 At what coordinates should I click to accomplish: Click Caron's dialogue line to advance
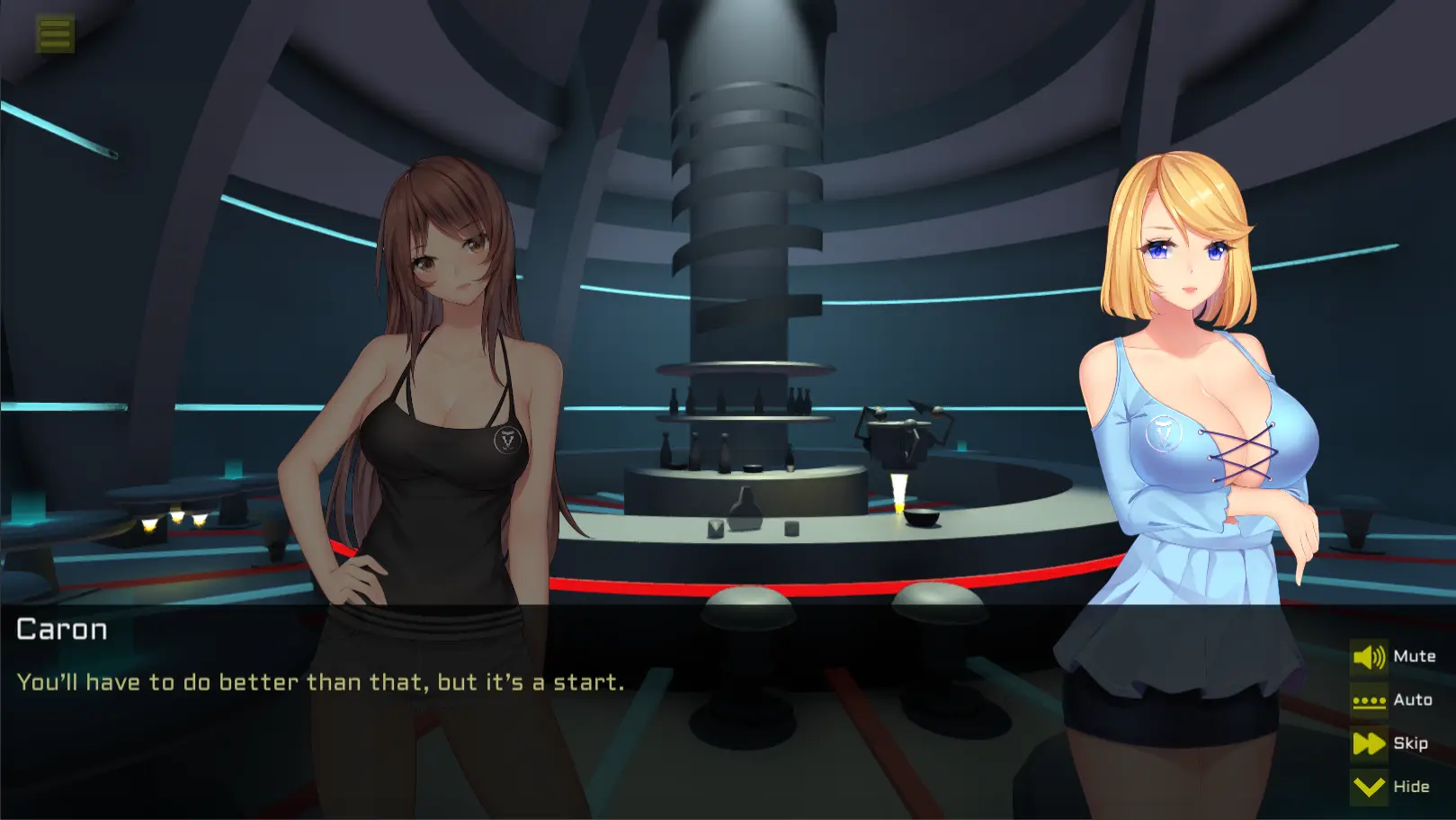[x=319, y=682]
